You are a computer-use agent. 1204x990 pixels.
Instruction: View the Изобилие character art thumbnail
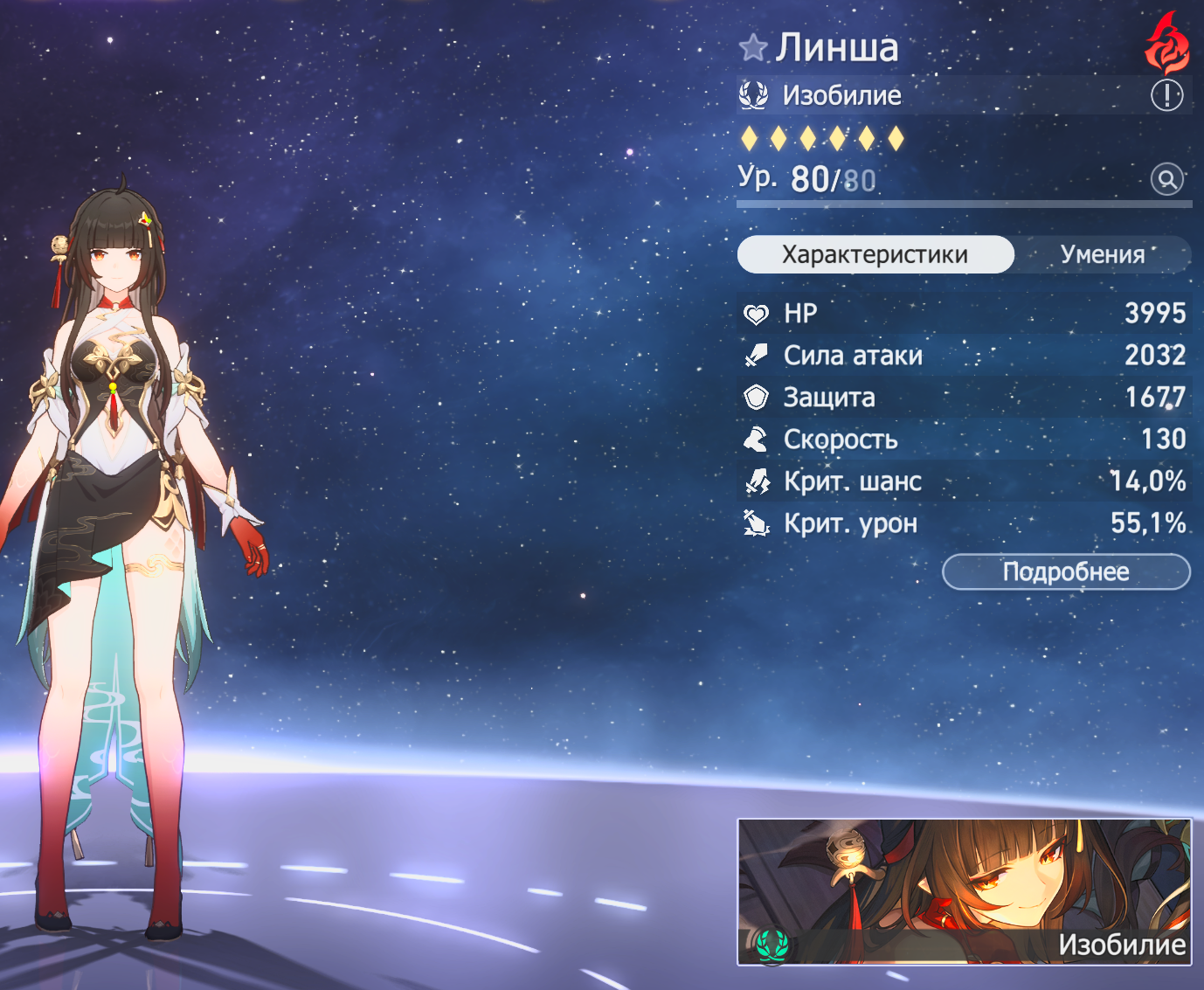click(964, 891)
